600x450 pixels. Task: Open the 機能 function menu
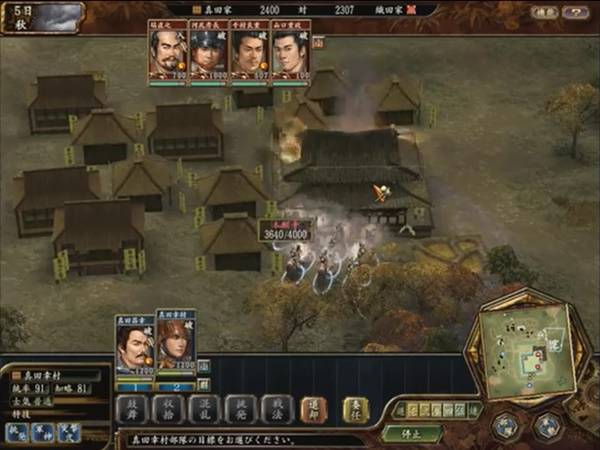[x=542, y=13]
